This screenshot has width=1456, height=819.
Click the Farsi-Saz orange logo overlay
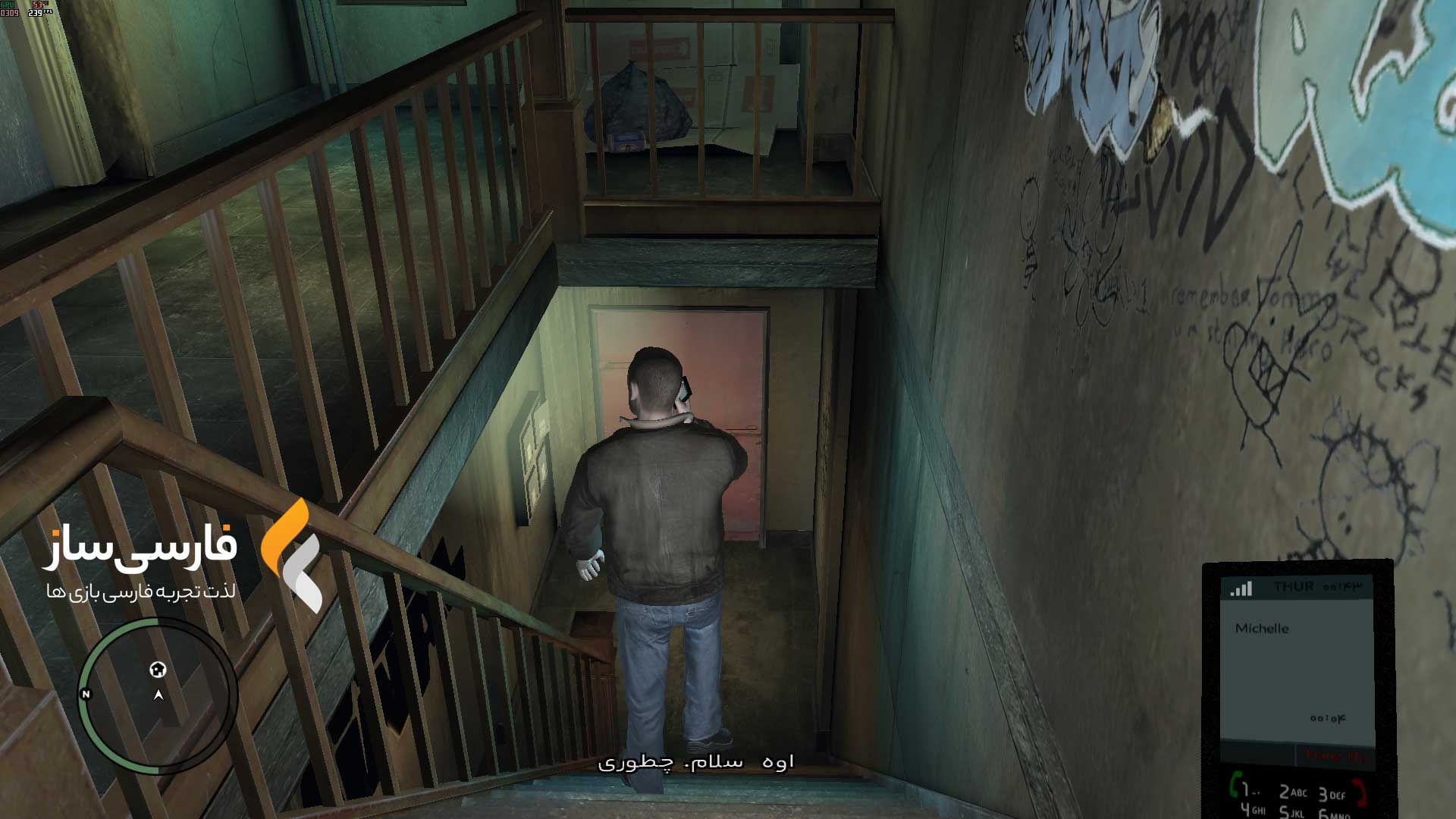coord(292,555)
